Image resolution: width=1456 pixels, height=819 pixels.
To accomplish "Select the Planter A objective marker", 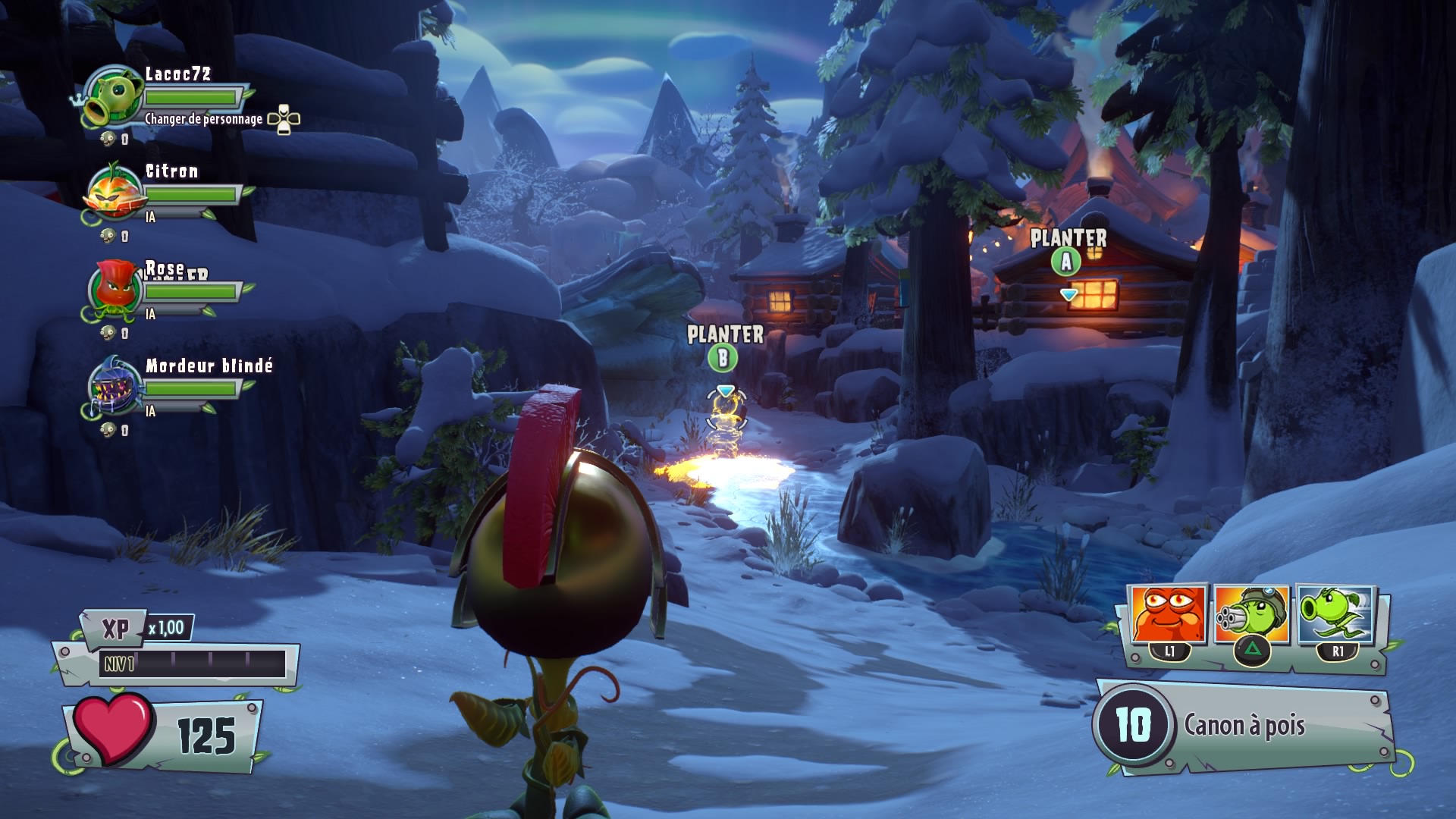I will [x=1066, y=262].
